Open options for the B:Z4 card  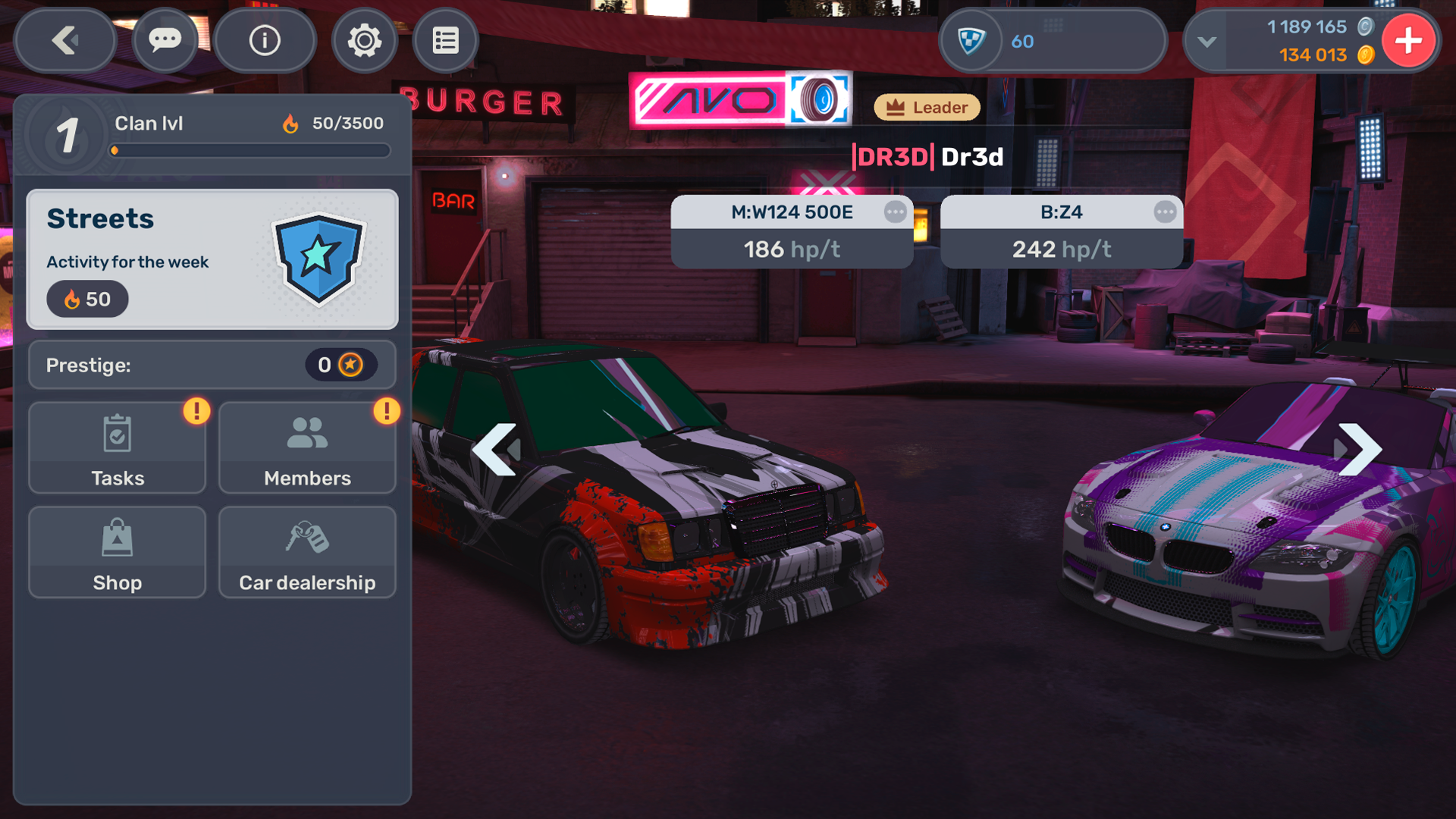(x=1165, y=212)
